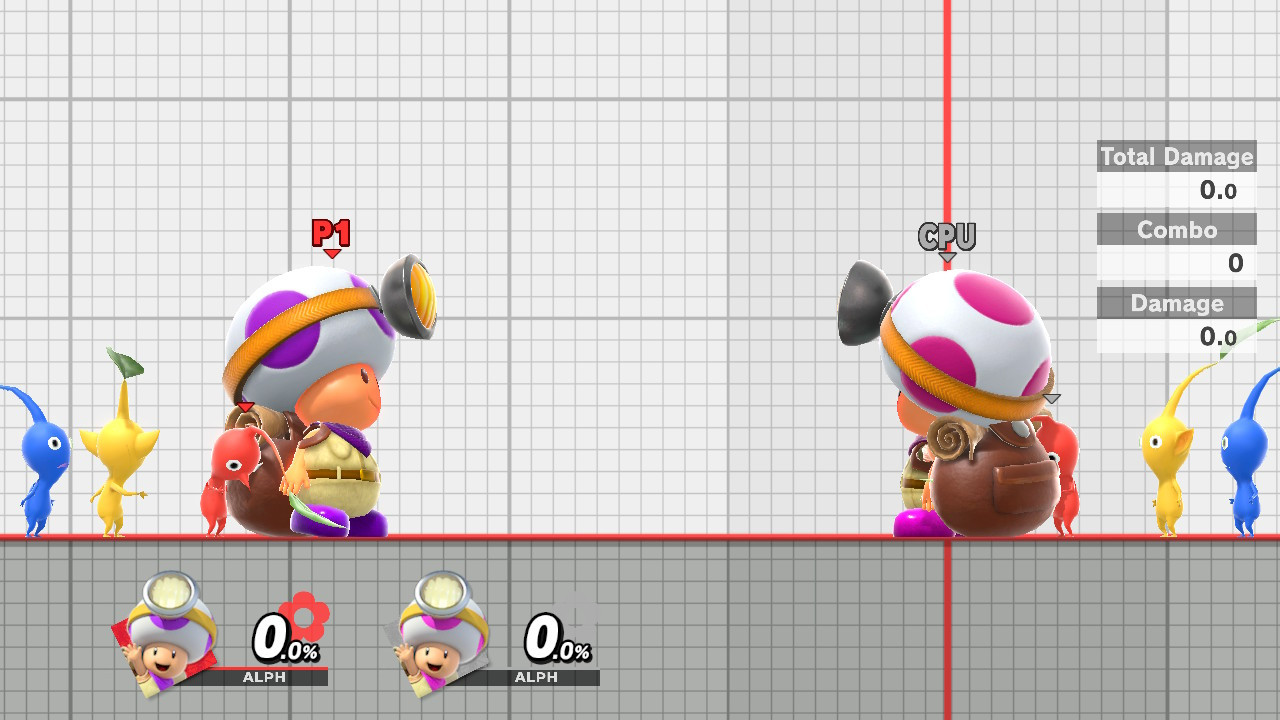The height and width of the screenshot is (720, 1280).
Task: Select the CPU Alph character portrait
Action: point(440,630)
